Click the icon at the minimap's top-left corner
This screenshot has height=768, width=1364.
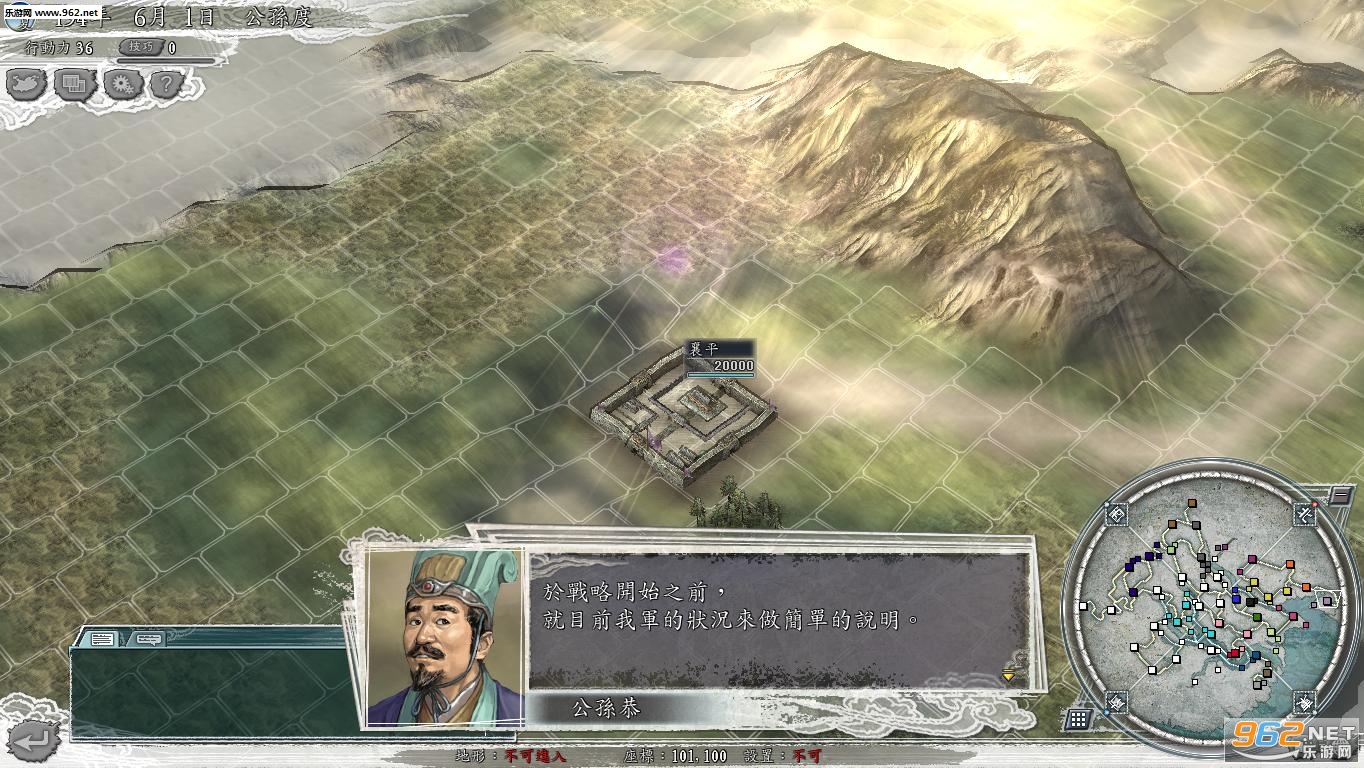tap(1117, 514)
